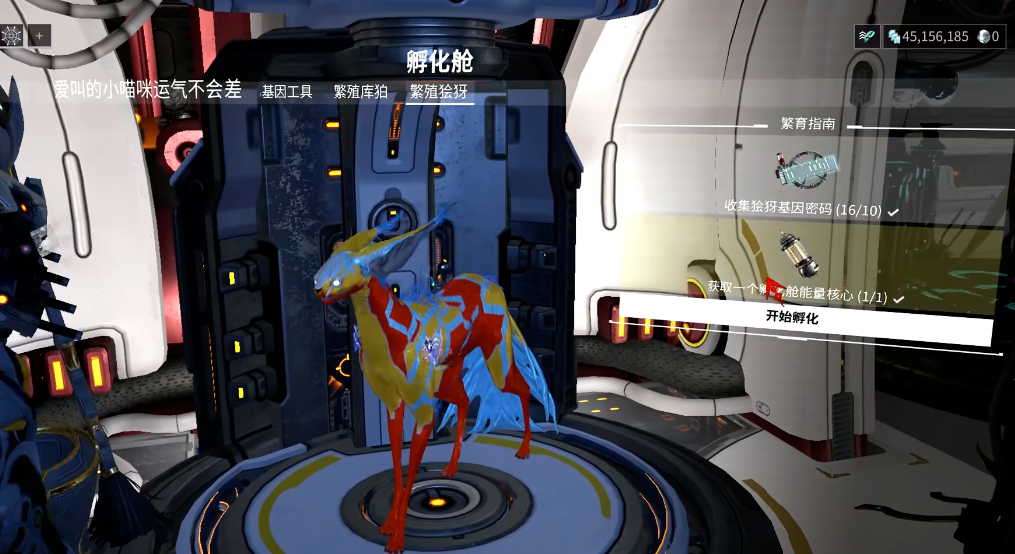The image size is (1015, 554).
Task: Open the player emblem icon in the corner
Action: click(x=13, y=35)
